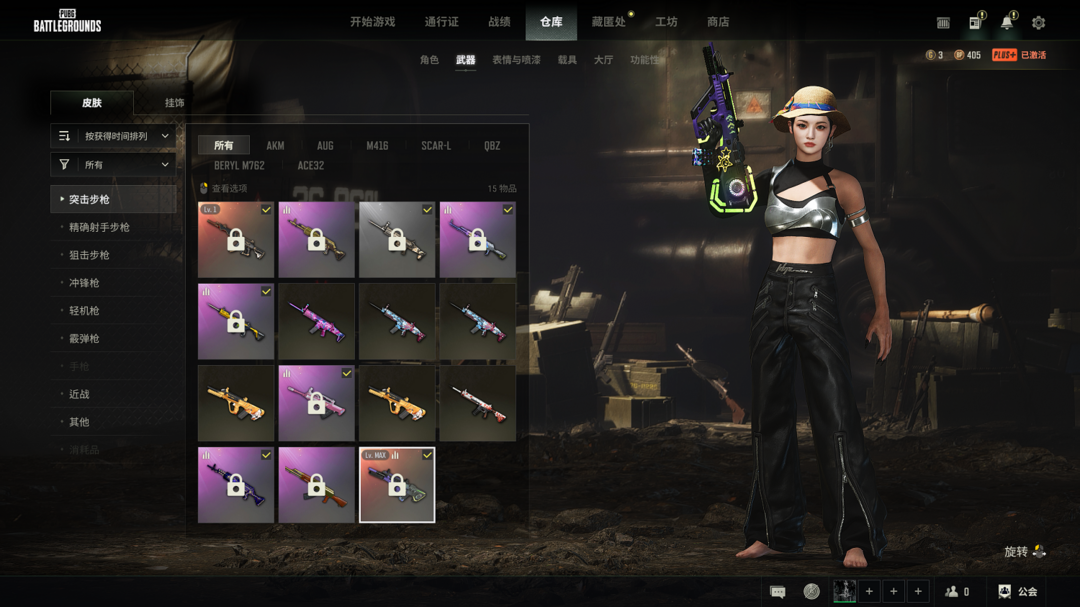The image size is (1080, 607).
Task: Select the 角色 character subtab
Action: [429, 60]
